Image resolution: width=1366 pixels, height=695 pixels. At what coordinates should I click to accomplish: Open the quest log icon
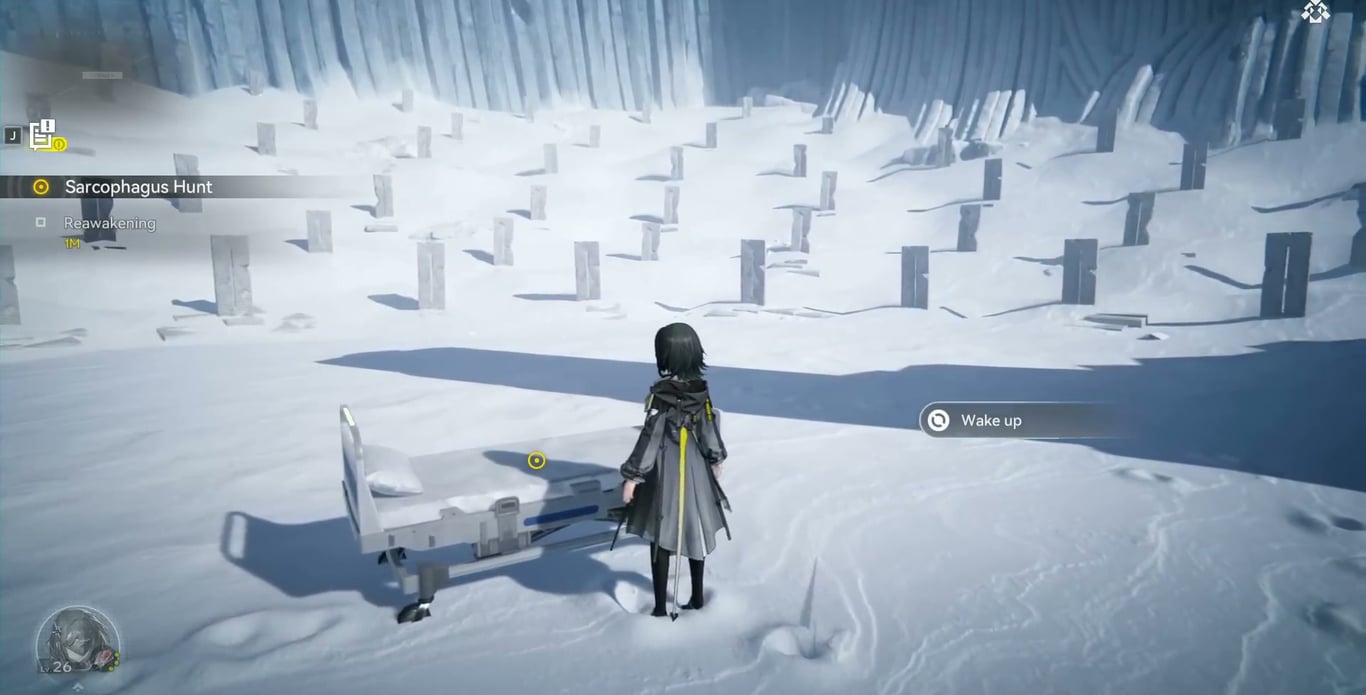[43, 134]
